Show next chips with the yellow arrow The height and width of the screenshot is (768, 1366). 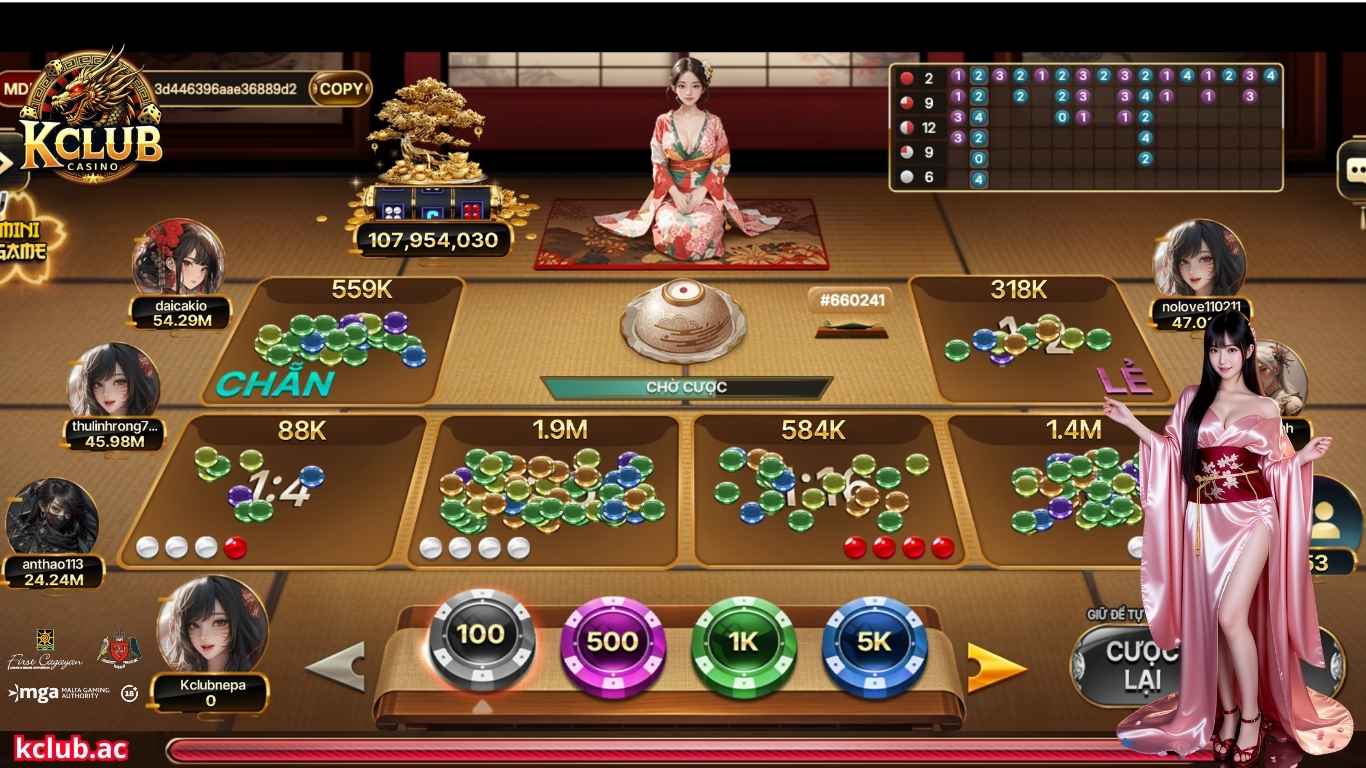coord(996,667)
